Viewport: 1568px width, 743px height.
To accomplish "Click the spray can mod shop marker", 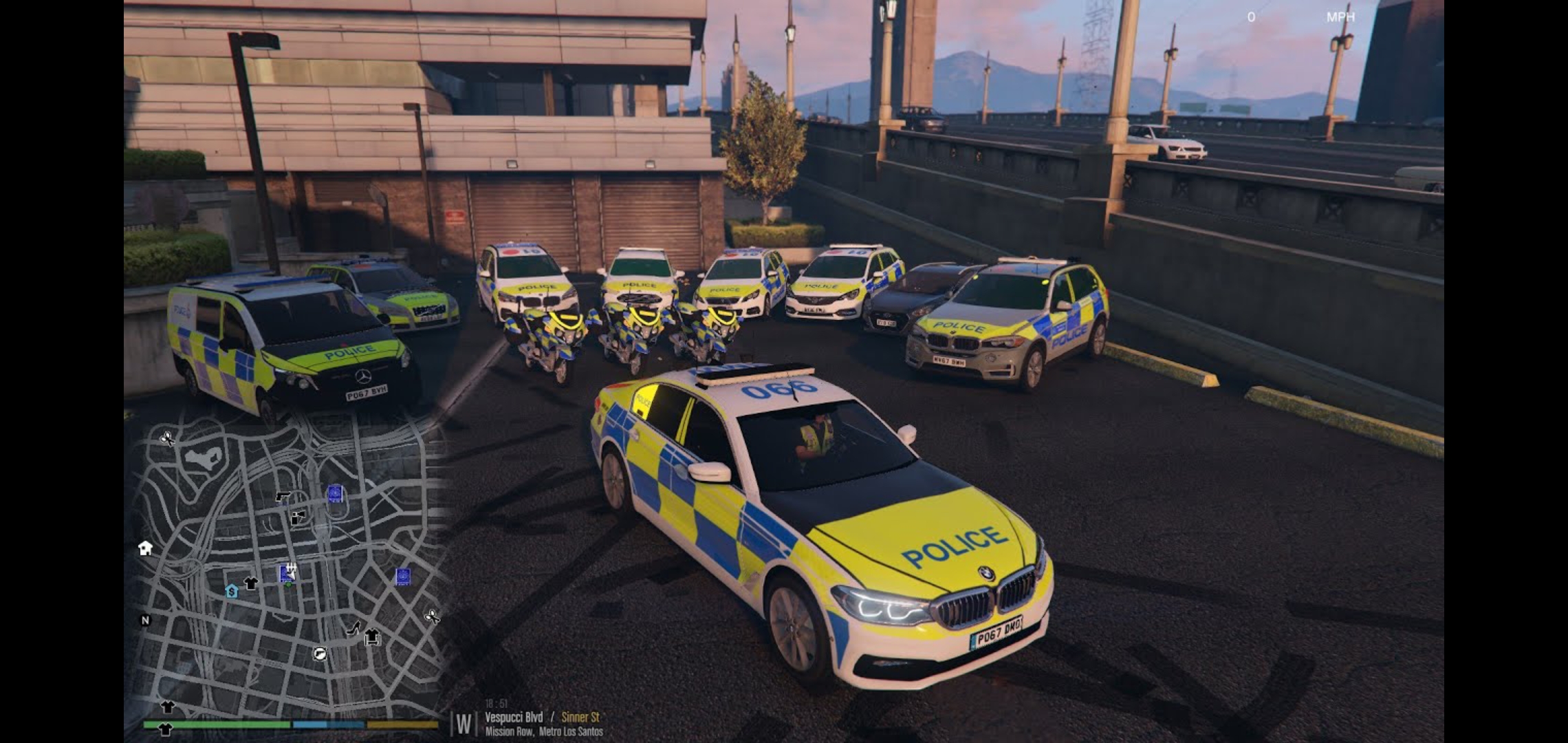I will point(298,517).
